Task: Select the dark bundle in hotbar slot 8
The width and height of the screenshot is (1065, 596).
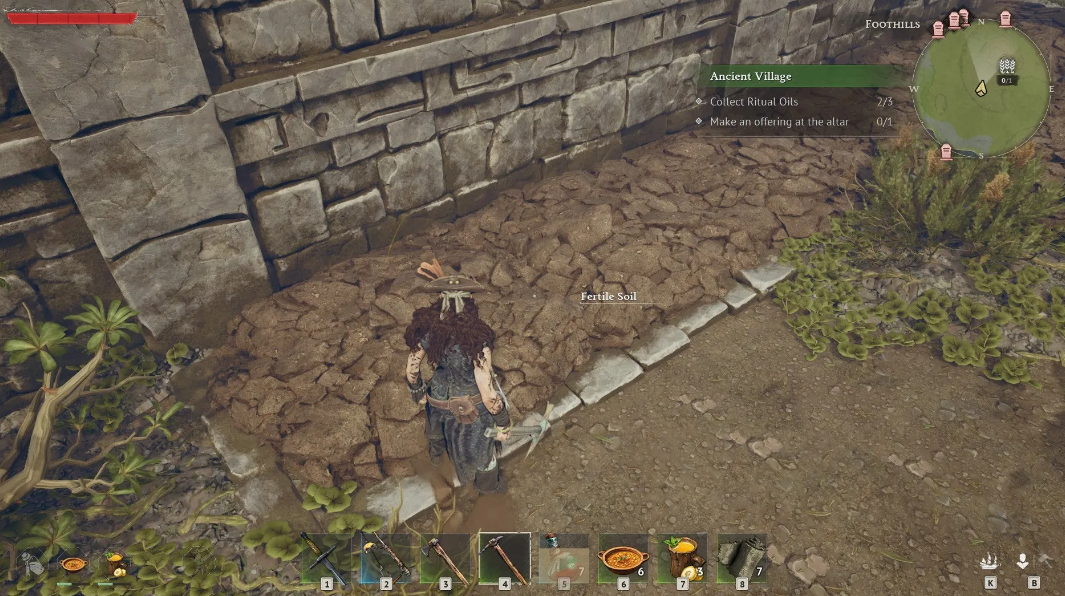Action: (x=741, y=557)
